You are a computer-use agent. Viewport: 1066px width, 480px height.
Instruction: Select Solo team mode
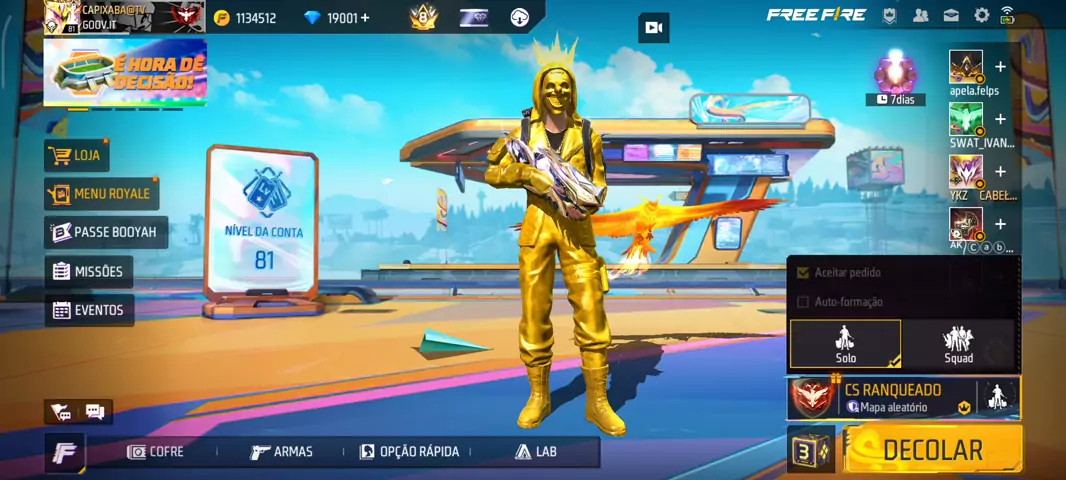846,344
